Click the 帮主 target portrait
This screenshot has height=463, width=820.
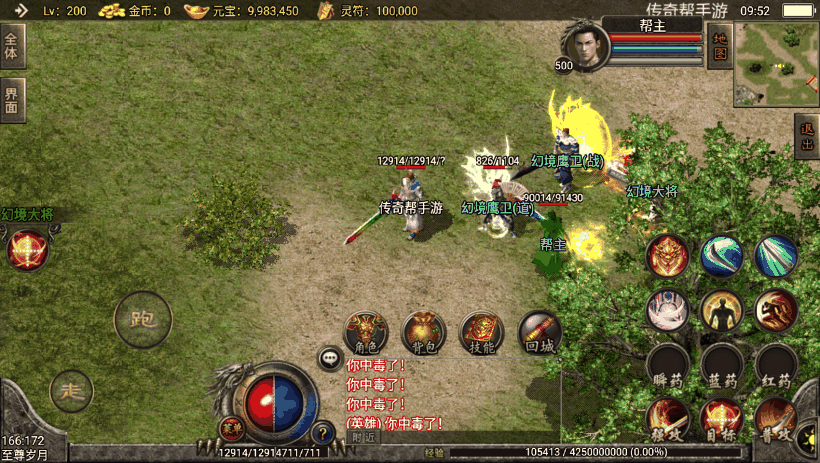(582, 46)
